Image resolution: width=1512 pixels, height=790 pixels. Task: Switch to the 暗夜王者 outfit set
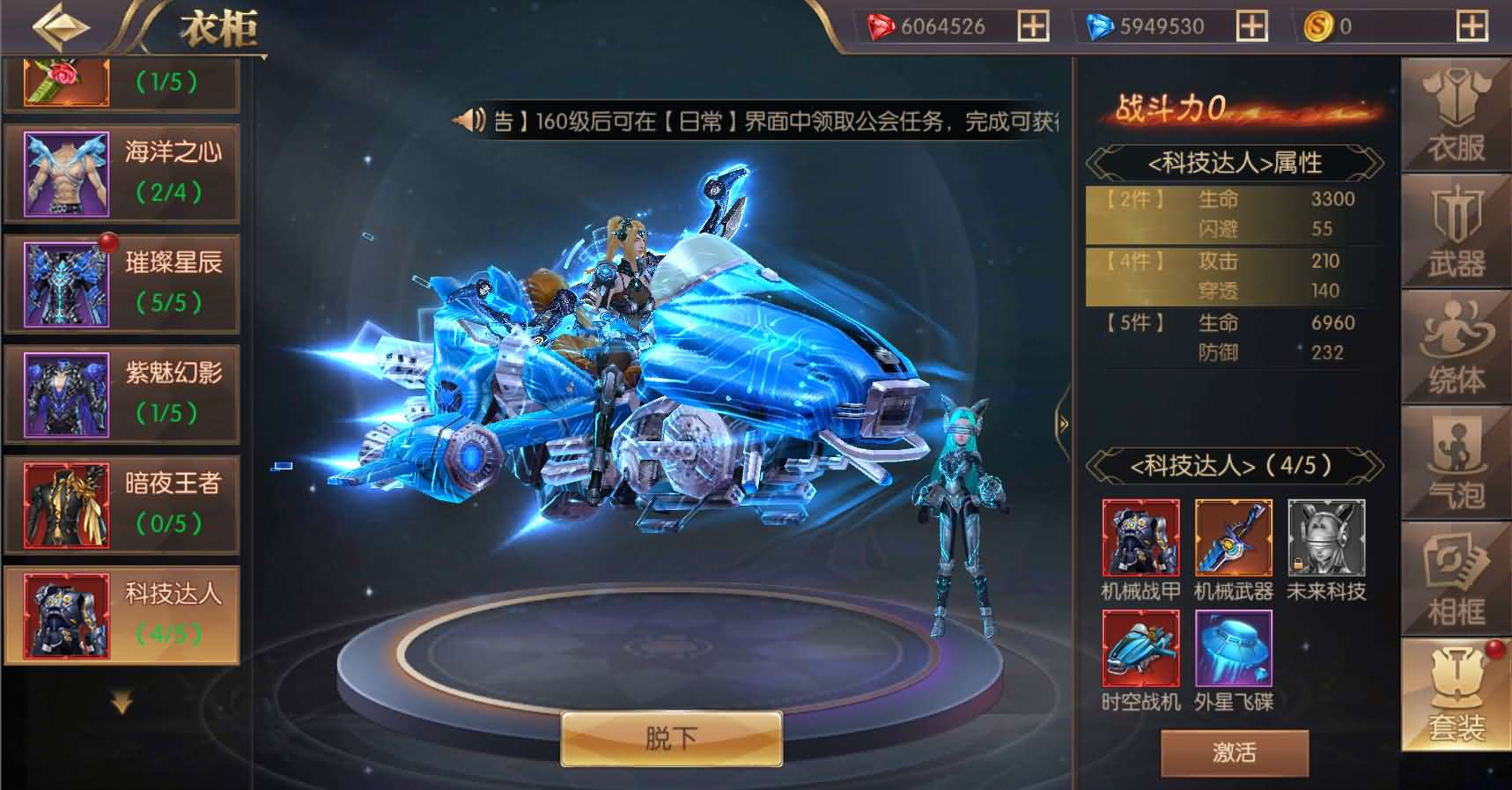click(122, 504)
